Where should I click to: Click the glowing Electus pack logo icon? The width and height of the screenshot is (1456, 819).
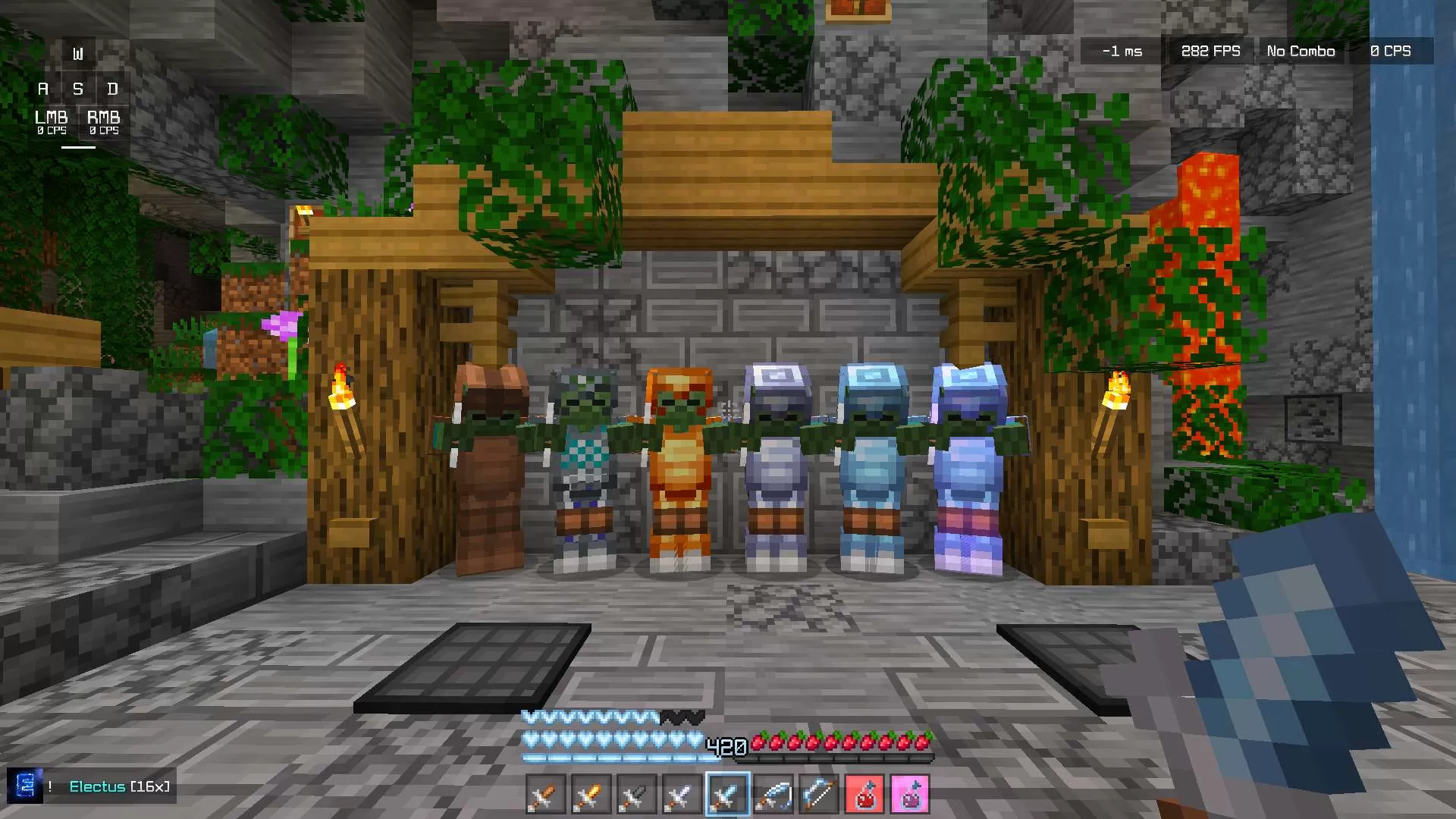point(27,787)
